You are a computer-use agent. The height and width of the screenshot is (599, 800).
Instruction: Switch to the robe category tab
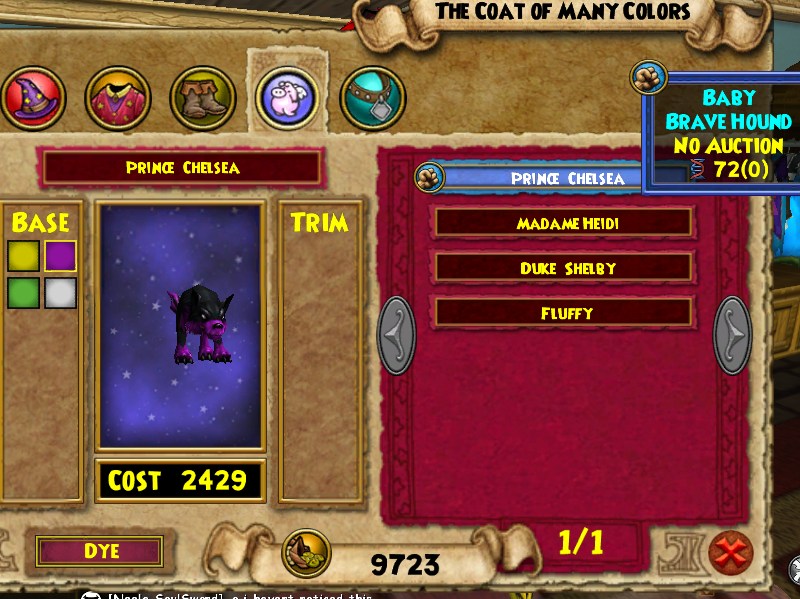coord(117,98)
